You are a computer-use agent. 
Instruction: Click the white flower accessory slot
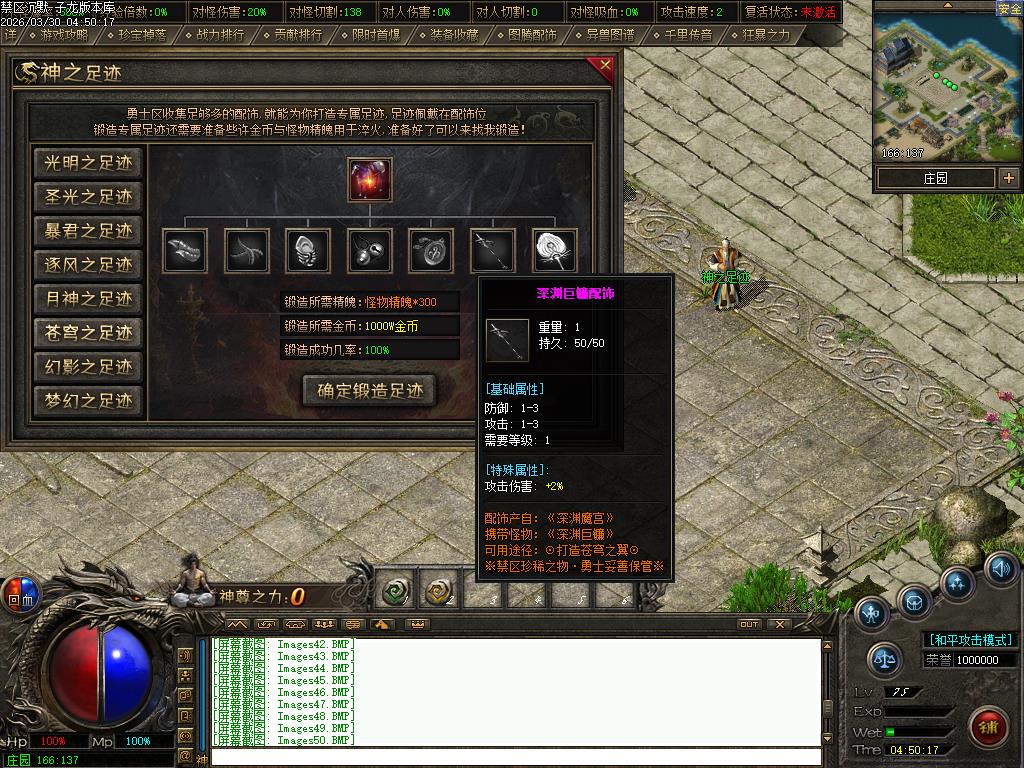pos(555,250)
